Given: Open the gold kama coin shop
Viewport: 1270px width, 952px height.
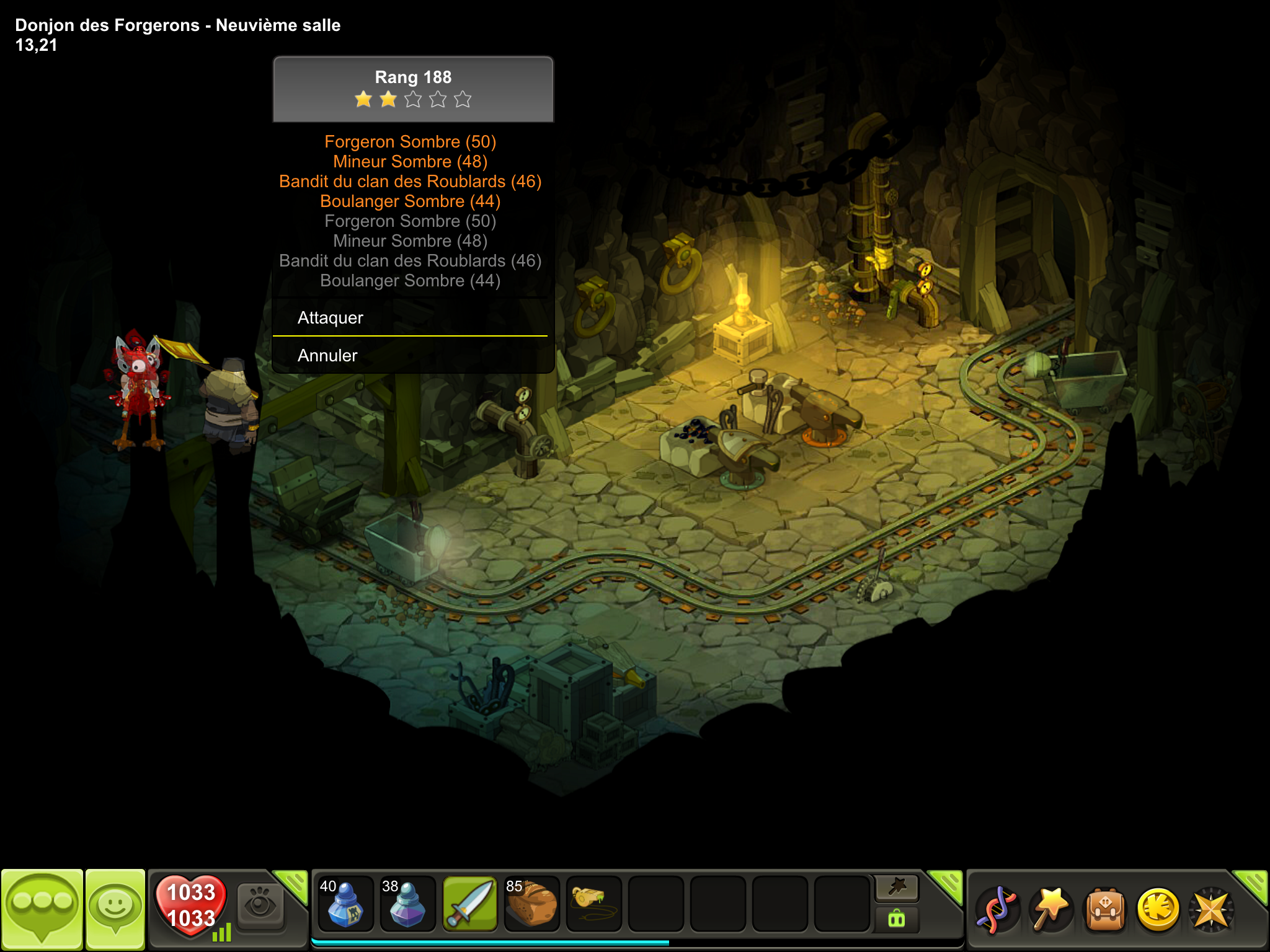Looking at the screenshot, I should coord(1158,909).
